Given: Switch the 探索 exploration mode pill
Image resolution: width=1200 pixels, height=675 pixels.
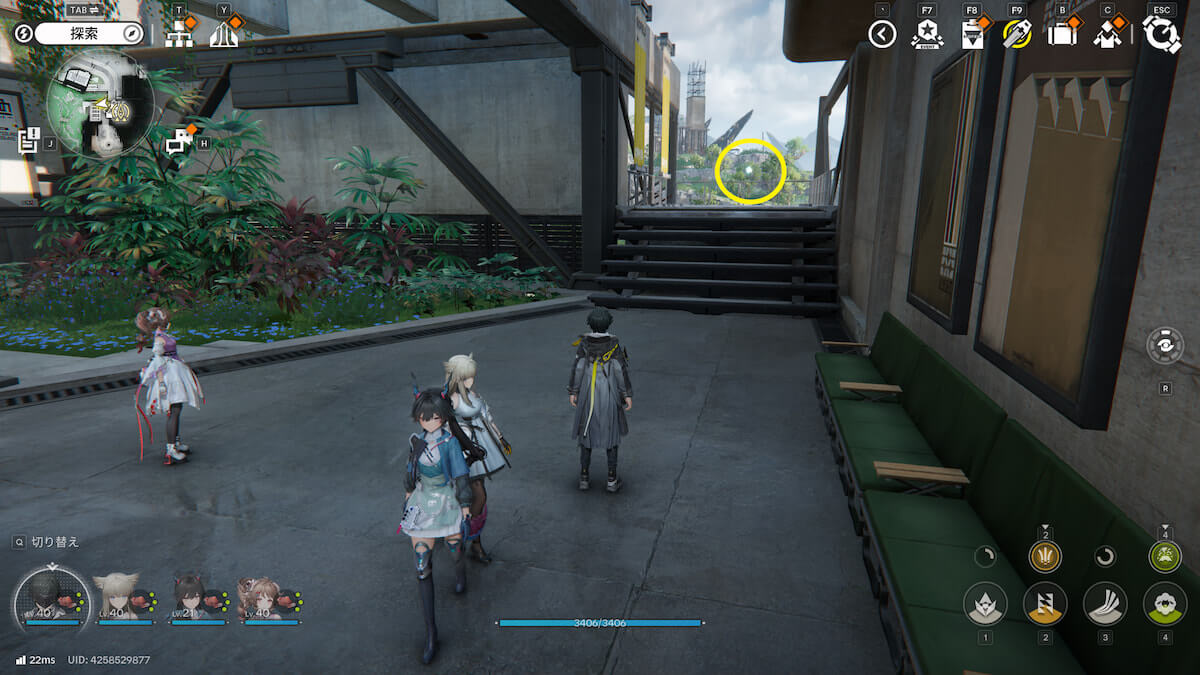Looking at the screenshot, I should coord(89,33).
